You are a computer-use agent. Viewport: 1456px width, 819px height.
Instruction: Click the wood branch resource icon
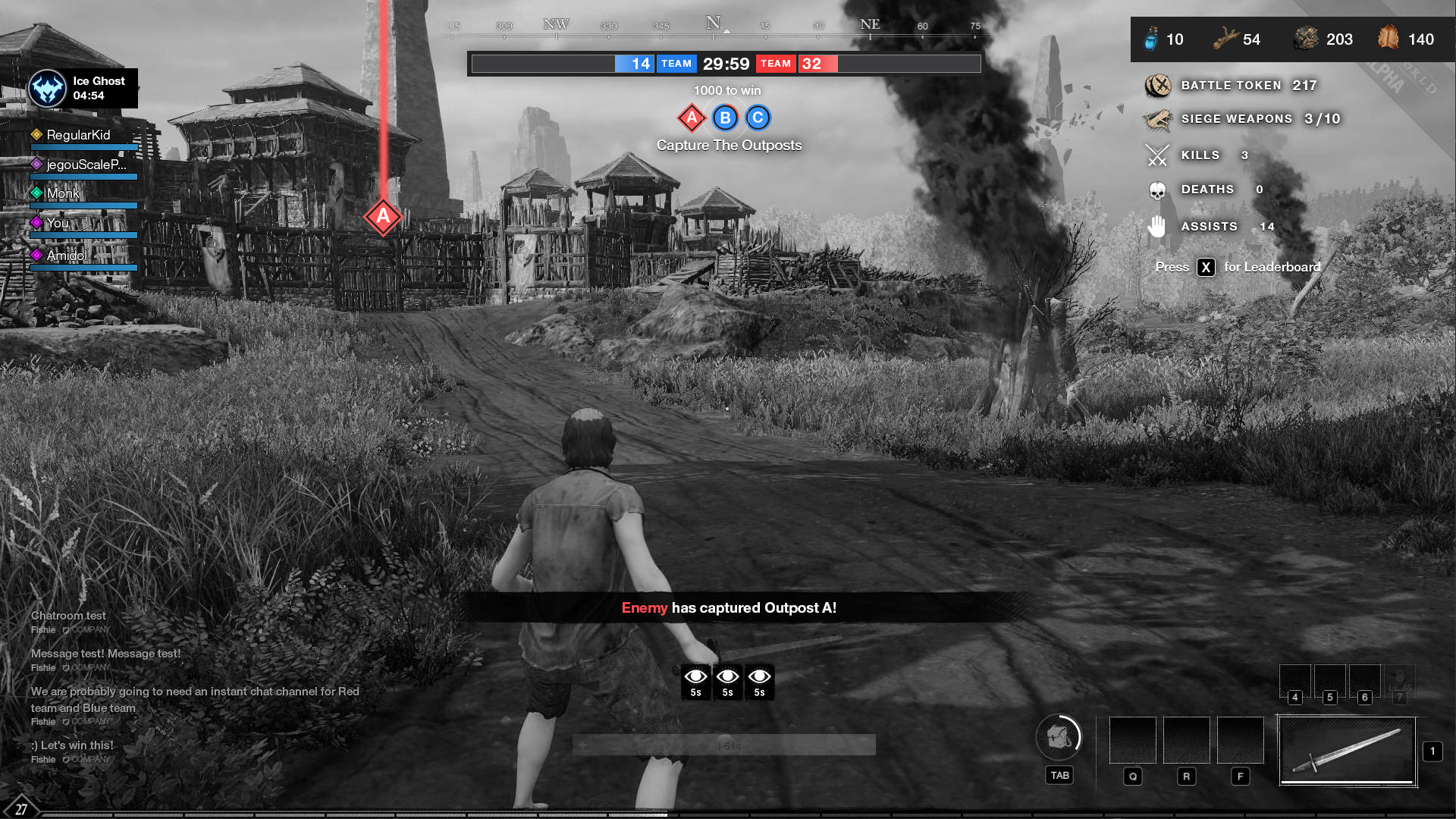[1225, 39]
